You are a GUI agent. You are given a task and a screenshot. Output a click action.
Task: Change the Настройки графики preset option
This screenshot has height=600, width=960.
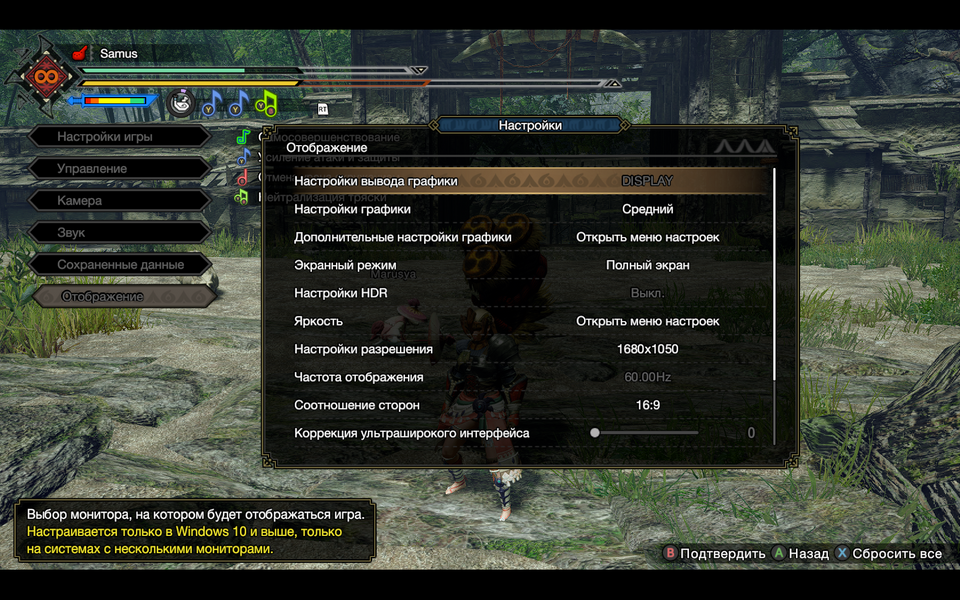click(x=647, y=209)
